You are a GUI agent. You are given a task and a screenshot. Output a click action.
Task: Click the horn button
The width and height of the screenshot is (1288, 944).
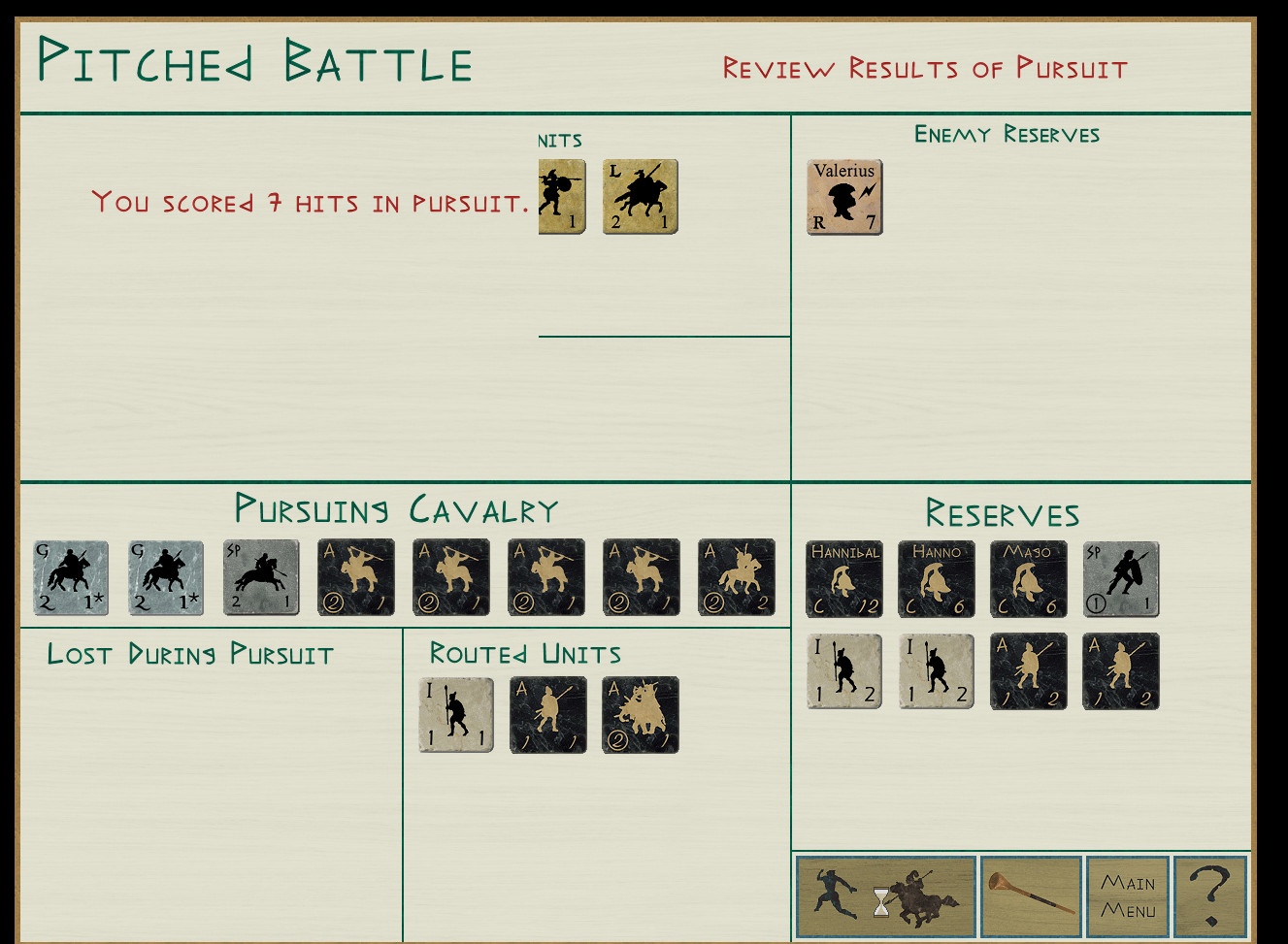coord(1031,896)
